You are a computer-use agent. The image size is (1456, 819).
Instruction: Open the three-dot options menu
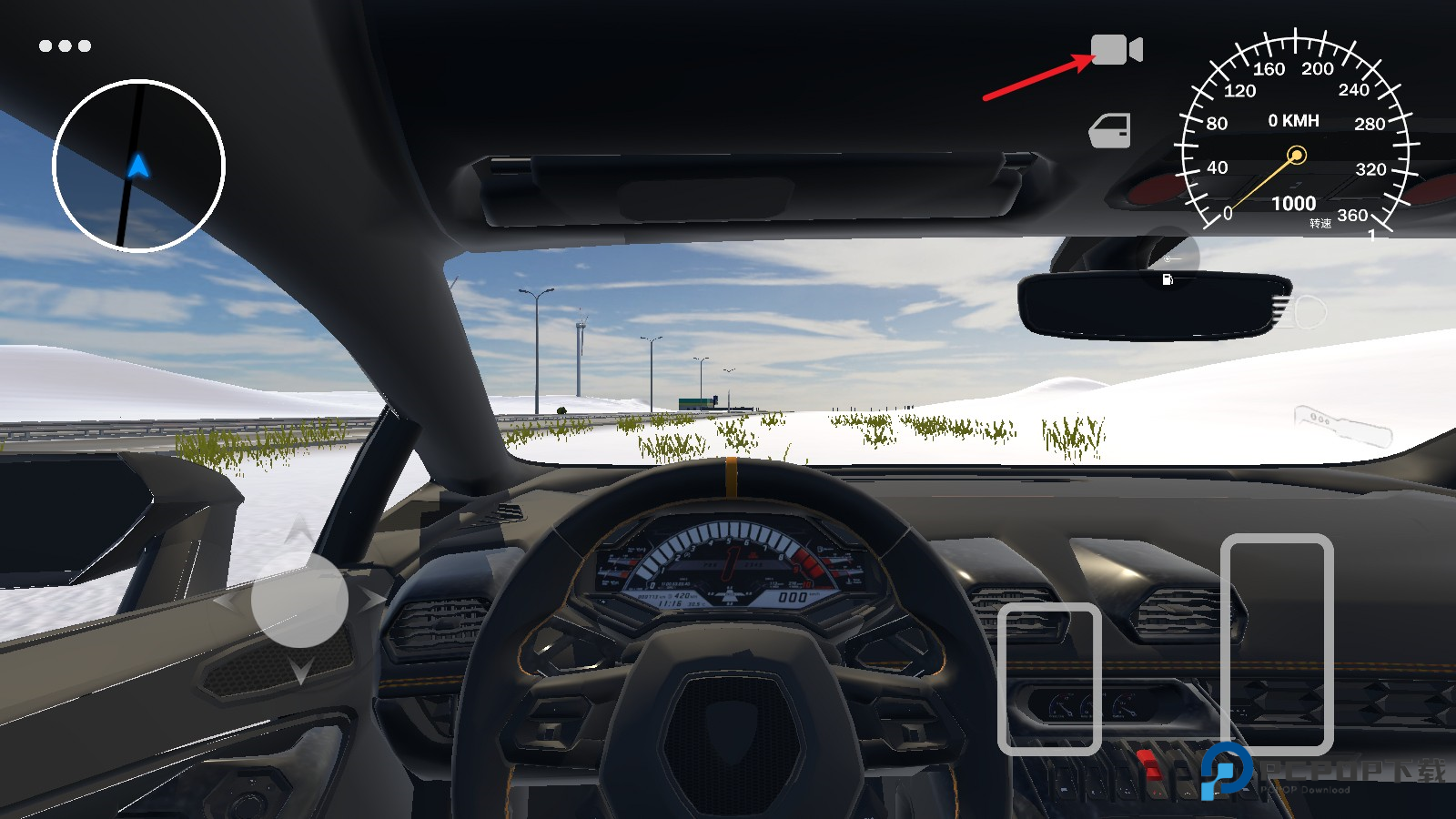pos(65,45)
